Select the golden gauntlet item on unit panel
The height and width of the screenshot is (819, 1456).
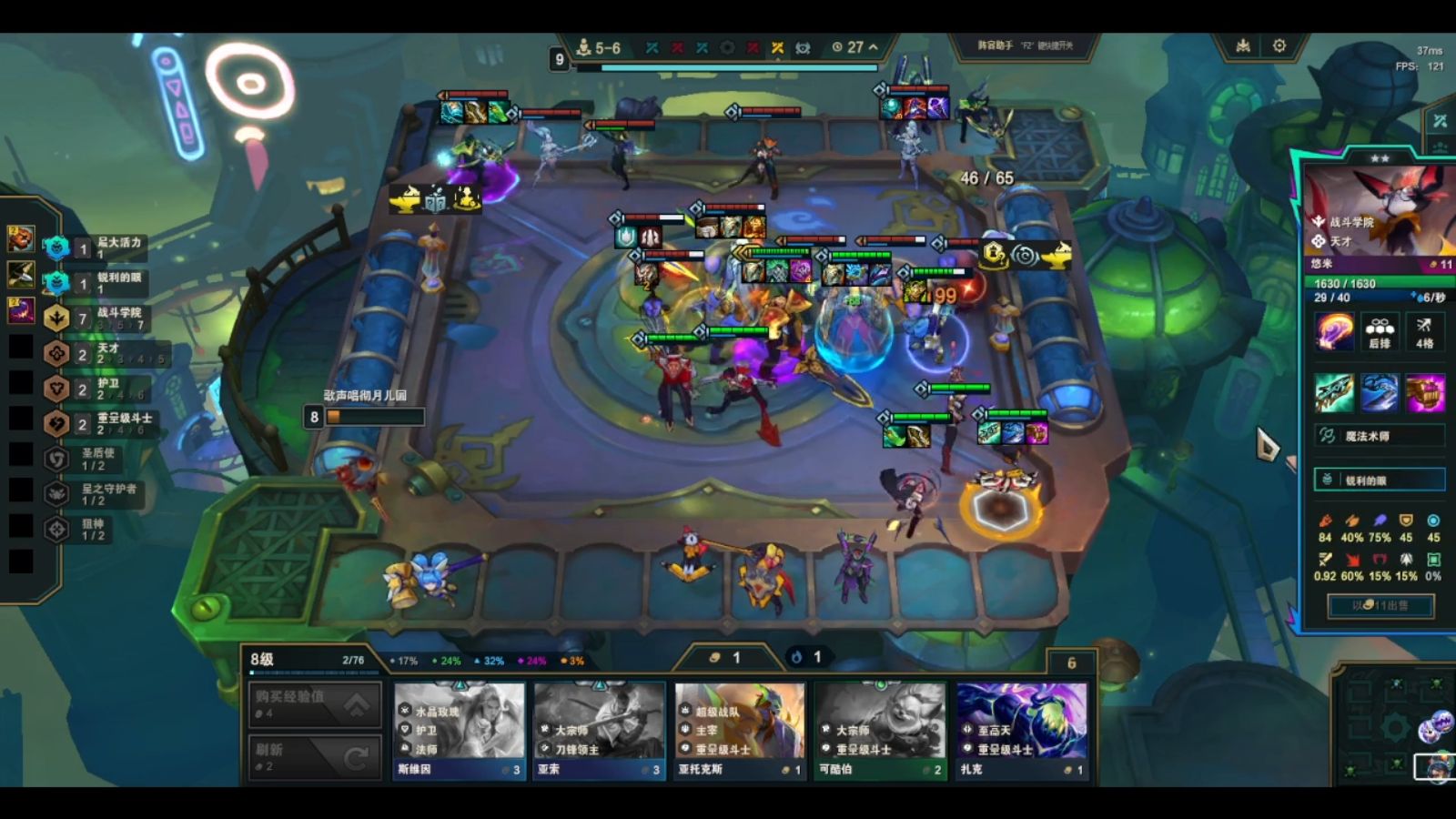point(1425,393)
